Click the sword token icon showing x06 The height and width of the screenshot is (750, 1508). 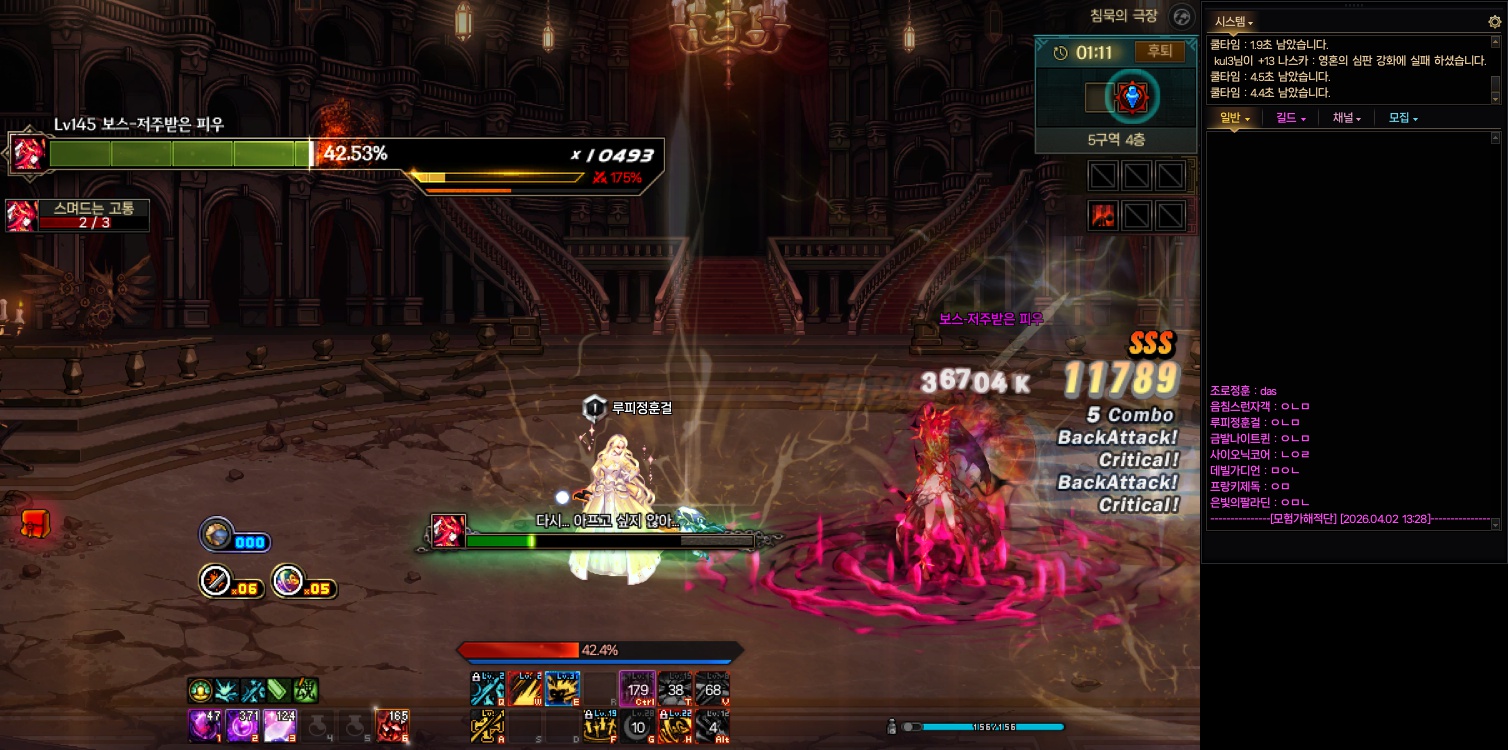click(216, 581)
